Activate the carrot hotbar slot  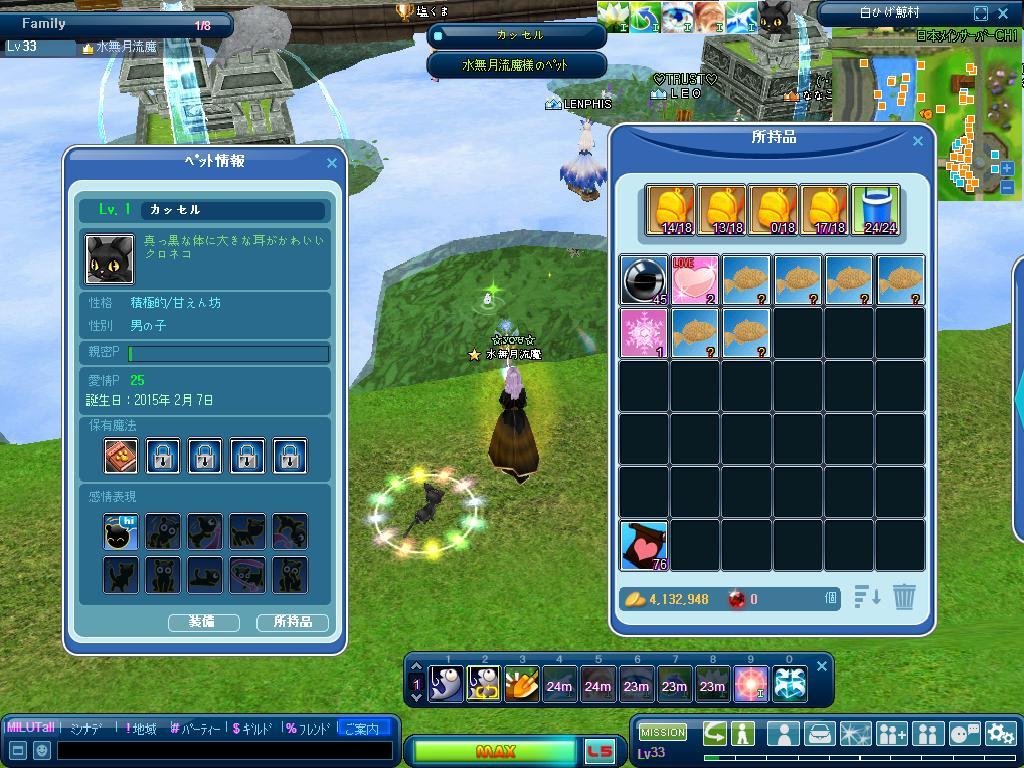(521, 685)
